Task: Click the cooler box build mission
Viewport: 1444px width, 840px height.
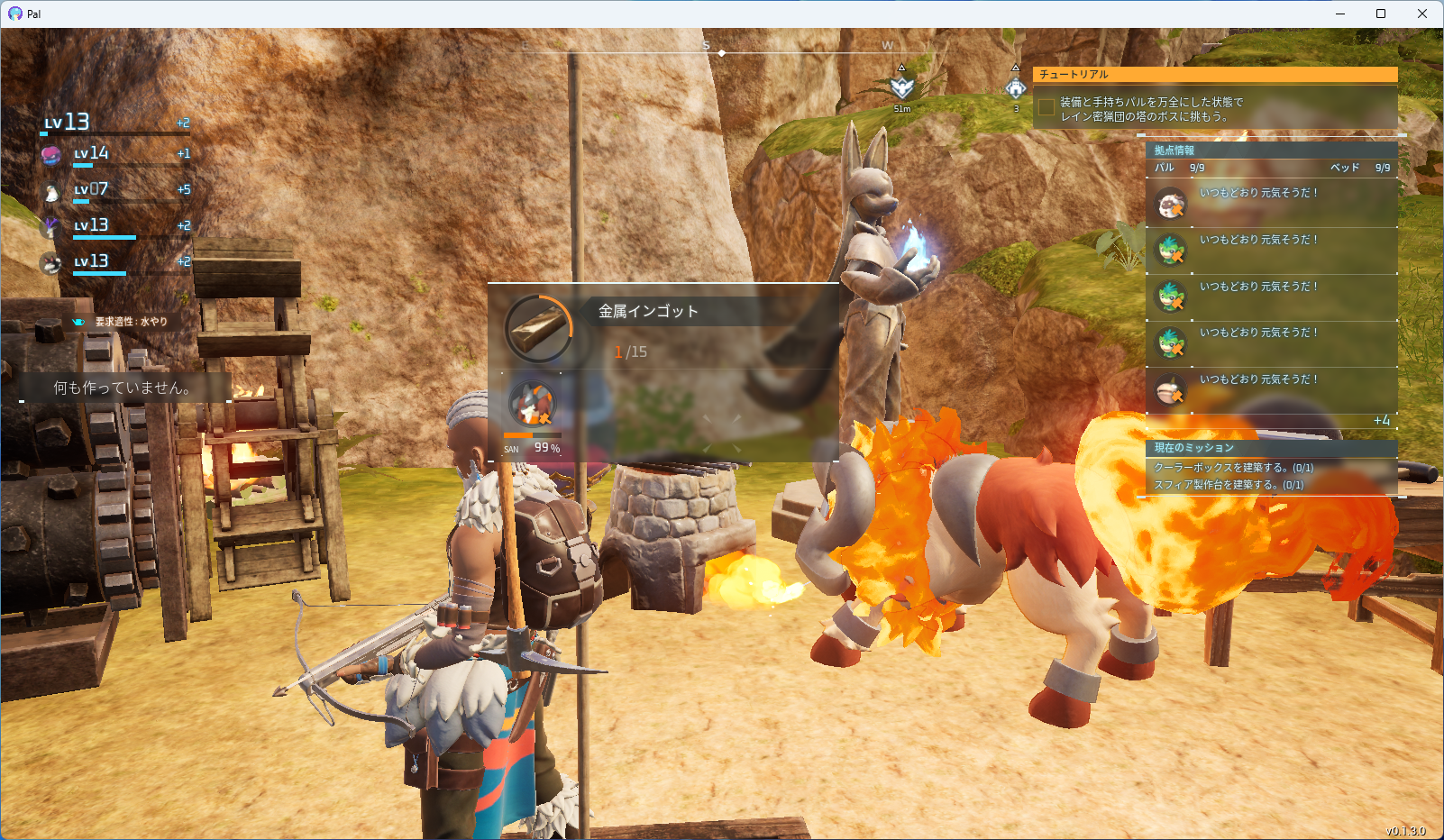Action: 1233,468
